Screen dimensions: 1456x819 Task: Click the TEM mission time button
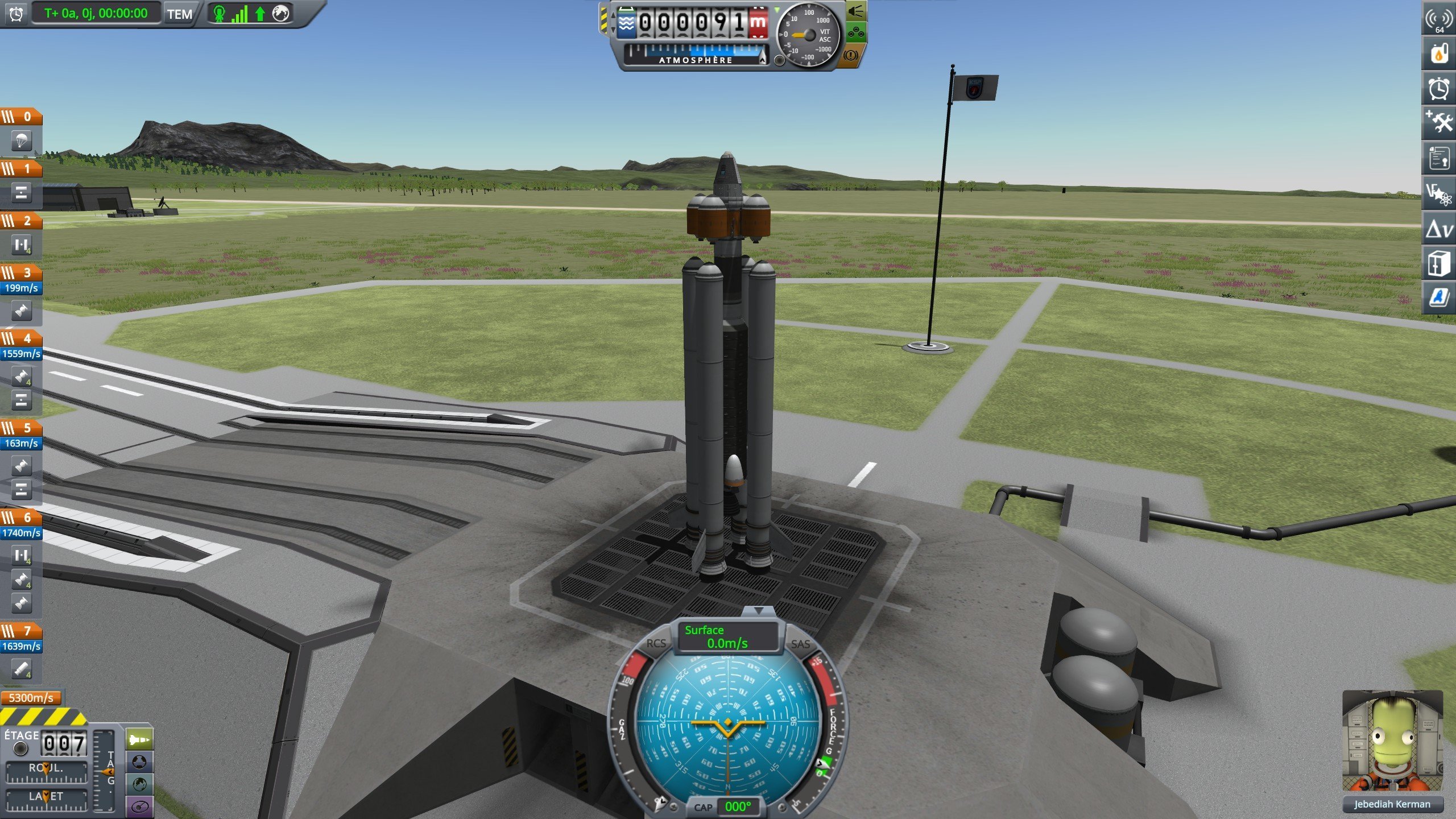(x=179, y=14)
